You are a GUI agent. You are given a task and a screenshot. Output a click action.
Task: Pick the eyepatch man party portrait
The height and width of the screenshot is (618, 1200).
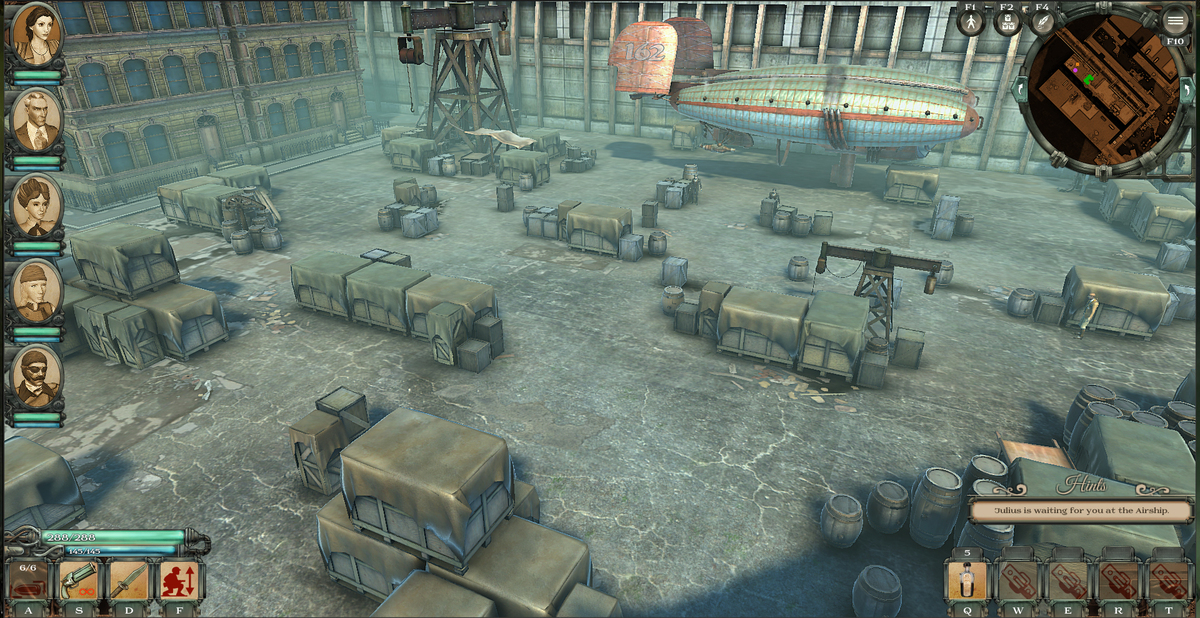pyautogui.click(x=37, y=377)
